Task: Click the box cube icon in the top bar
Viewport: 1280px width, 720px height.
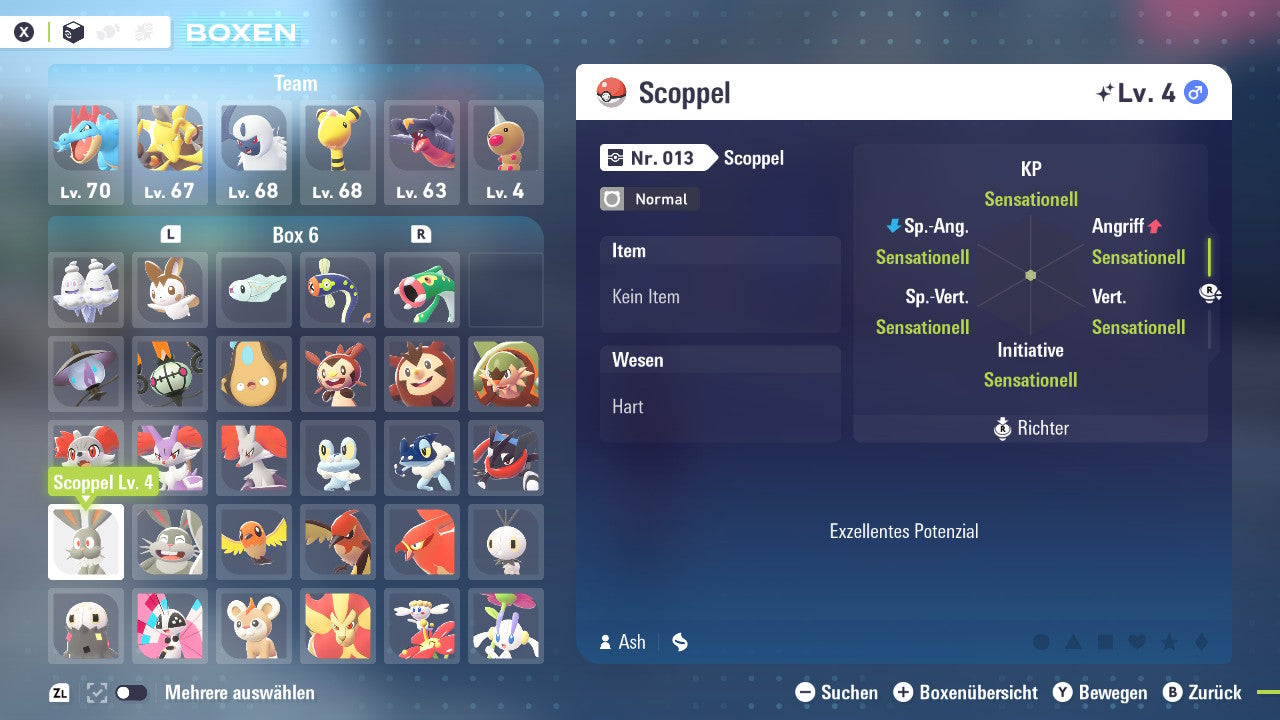Action: pyautogui.click(x=73, y=31)
